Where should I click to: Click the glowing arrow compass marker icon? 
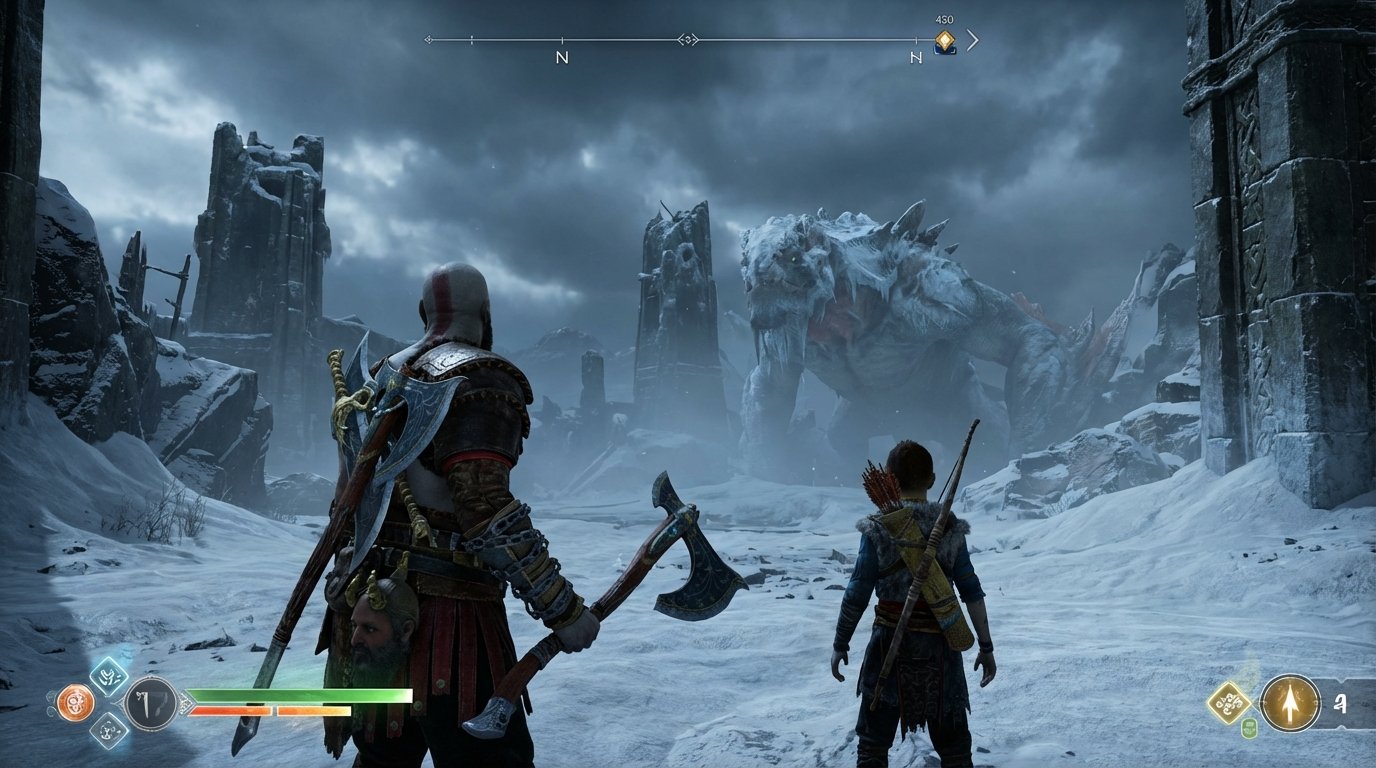click(1290, 703)
